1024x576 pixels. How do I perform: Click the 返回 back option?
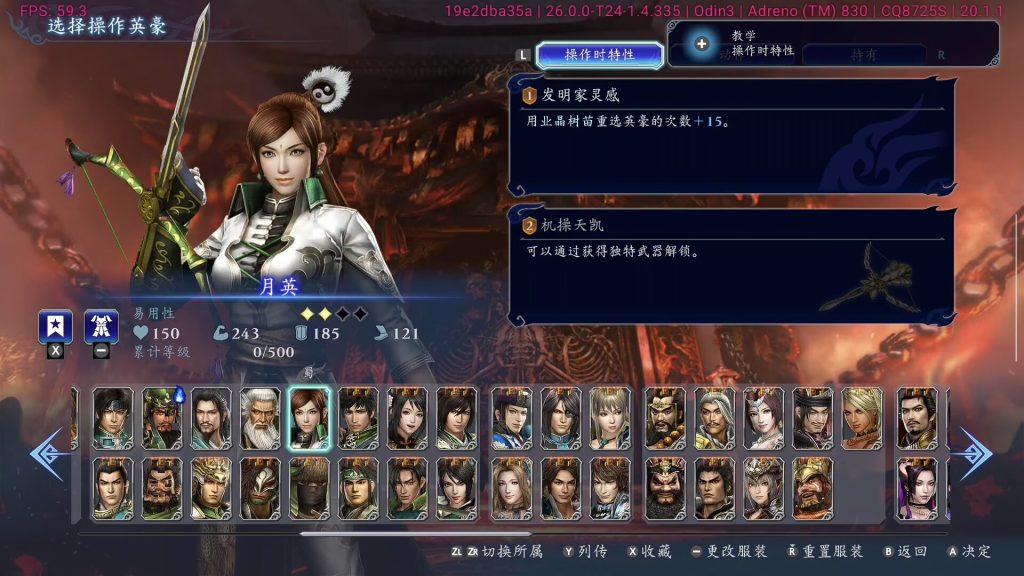tap(905, 551)
